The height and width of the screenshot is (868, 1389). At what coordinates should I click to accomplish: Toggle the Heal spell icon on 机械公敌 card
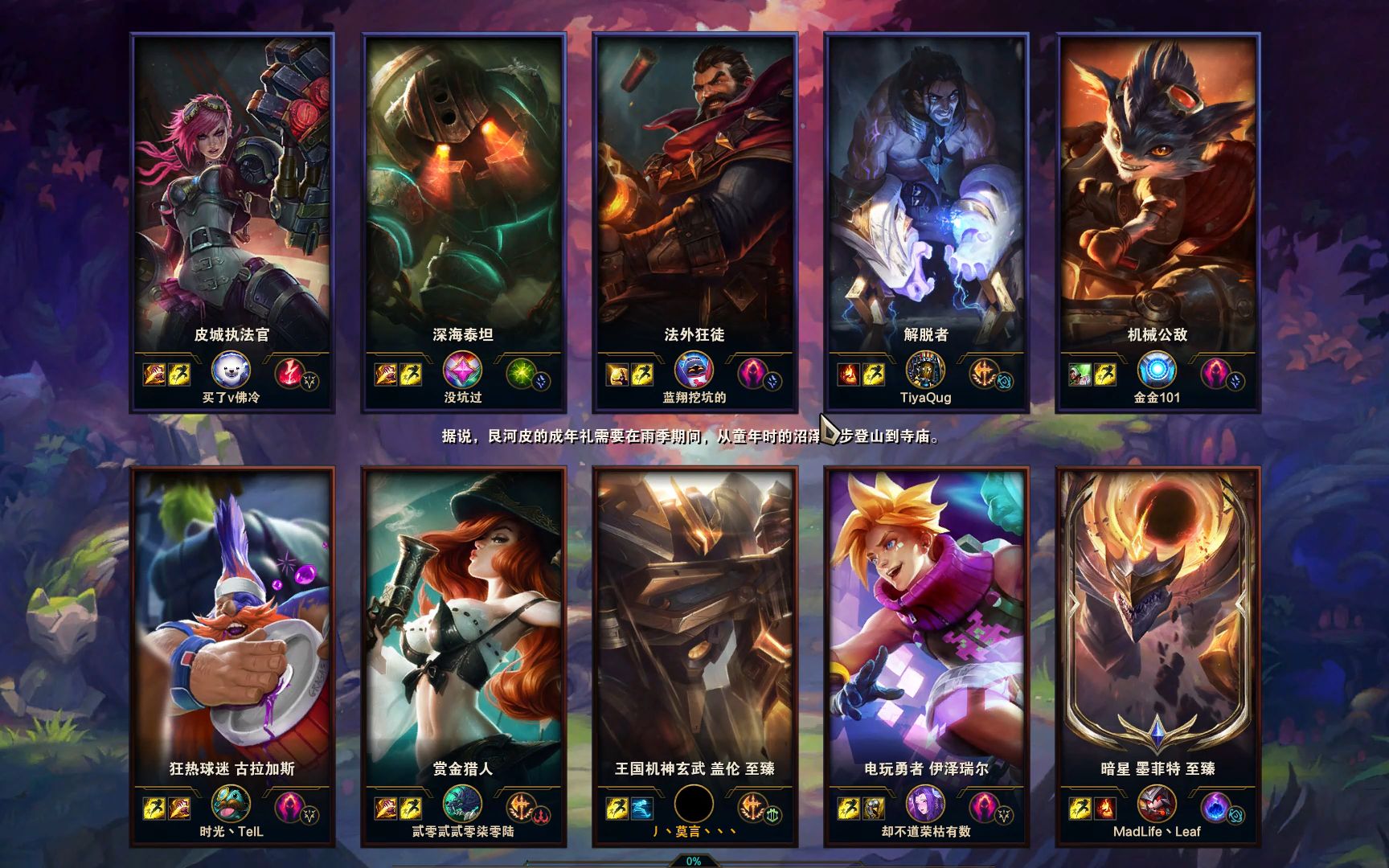[x=1080, y=375]
